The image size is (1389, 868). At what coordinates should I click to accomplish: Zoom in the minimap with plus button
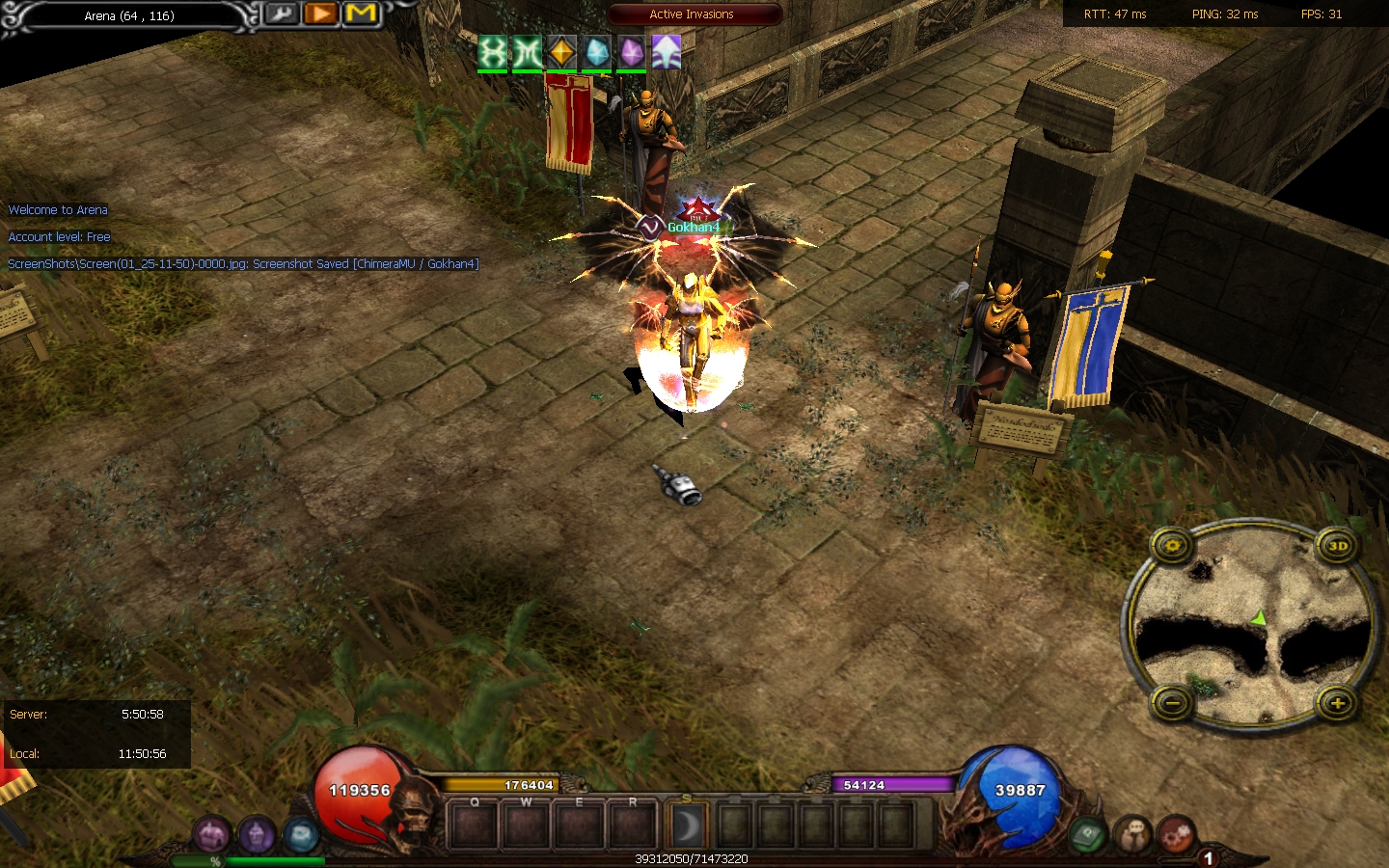pyautogui.click(x=1338, y=703)
